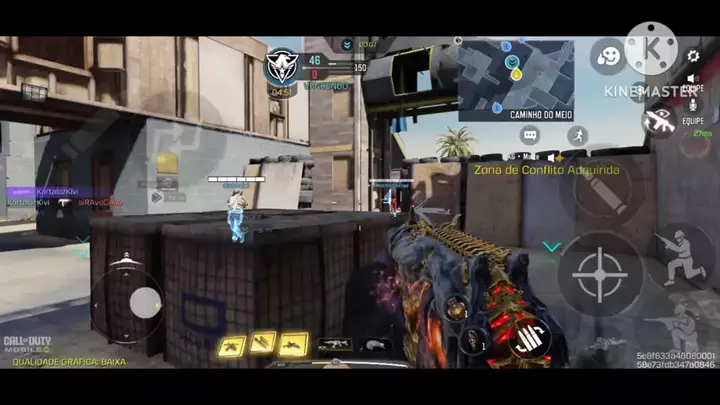Tap the running figure sprint icon
Image resolution: width=720 pixels, height=405 pixels.
click(576, 135)
